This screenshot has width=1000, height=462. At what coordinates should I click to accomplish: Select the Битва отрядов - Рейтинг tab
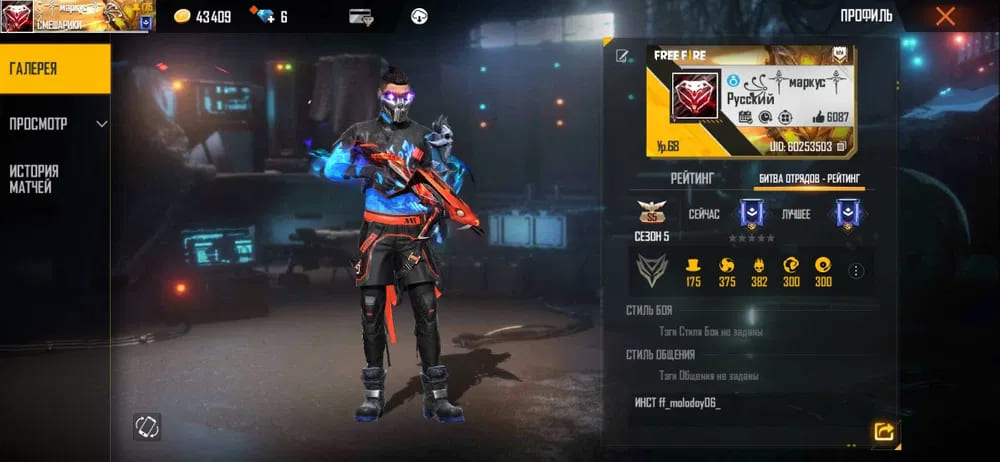[808, 178]
